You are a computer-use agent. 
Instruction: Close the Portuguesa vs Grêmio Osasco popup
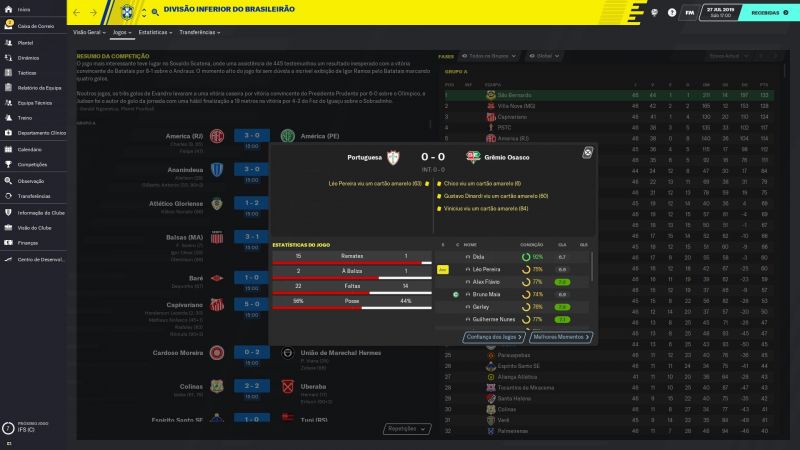pos(588,152)
